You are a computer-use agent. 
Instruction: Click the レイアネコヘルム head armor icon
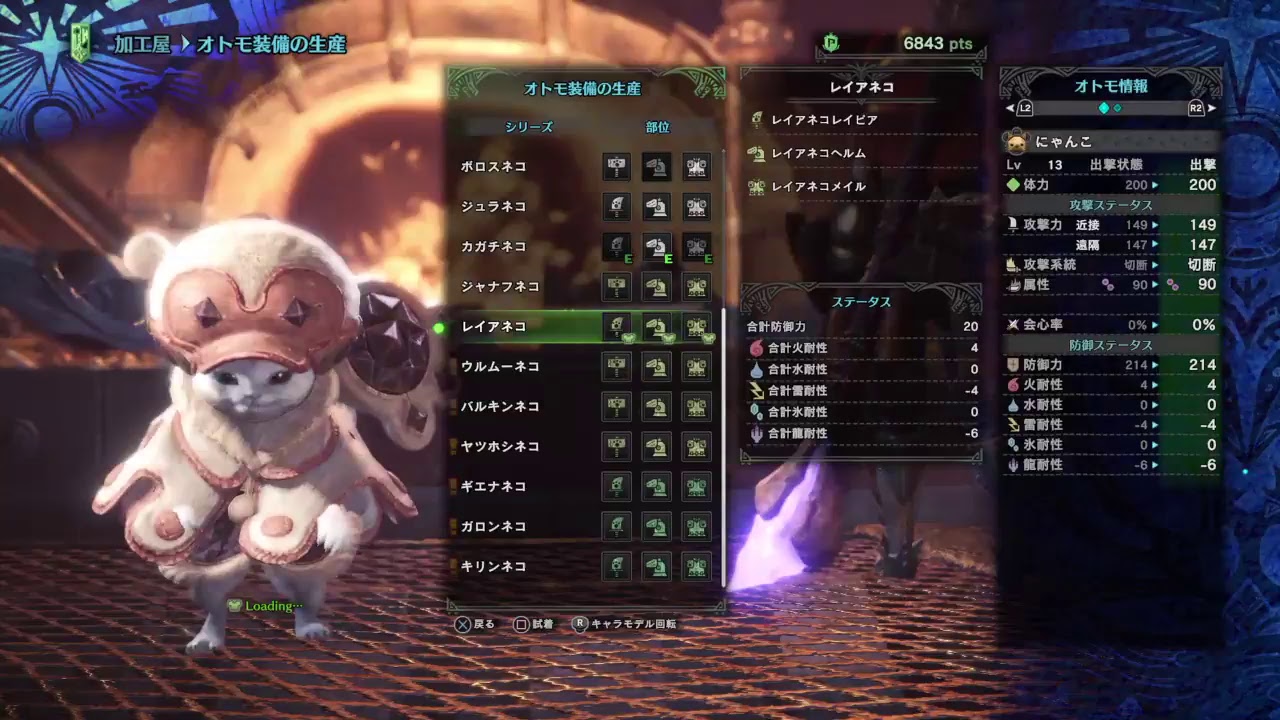pos(756,153)
